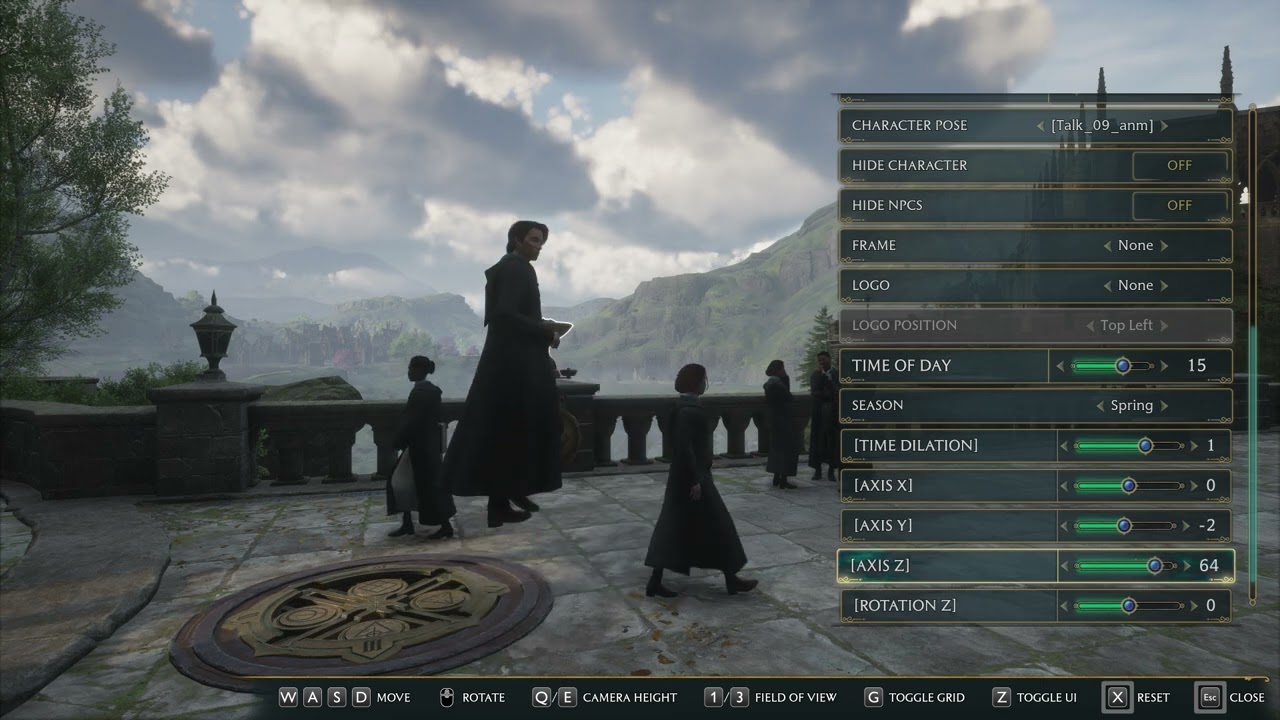Toggle HIDE NPCS option
The image size is (1280, 720).
pyautogui.click(x=1180, y=205)
